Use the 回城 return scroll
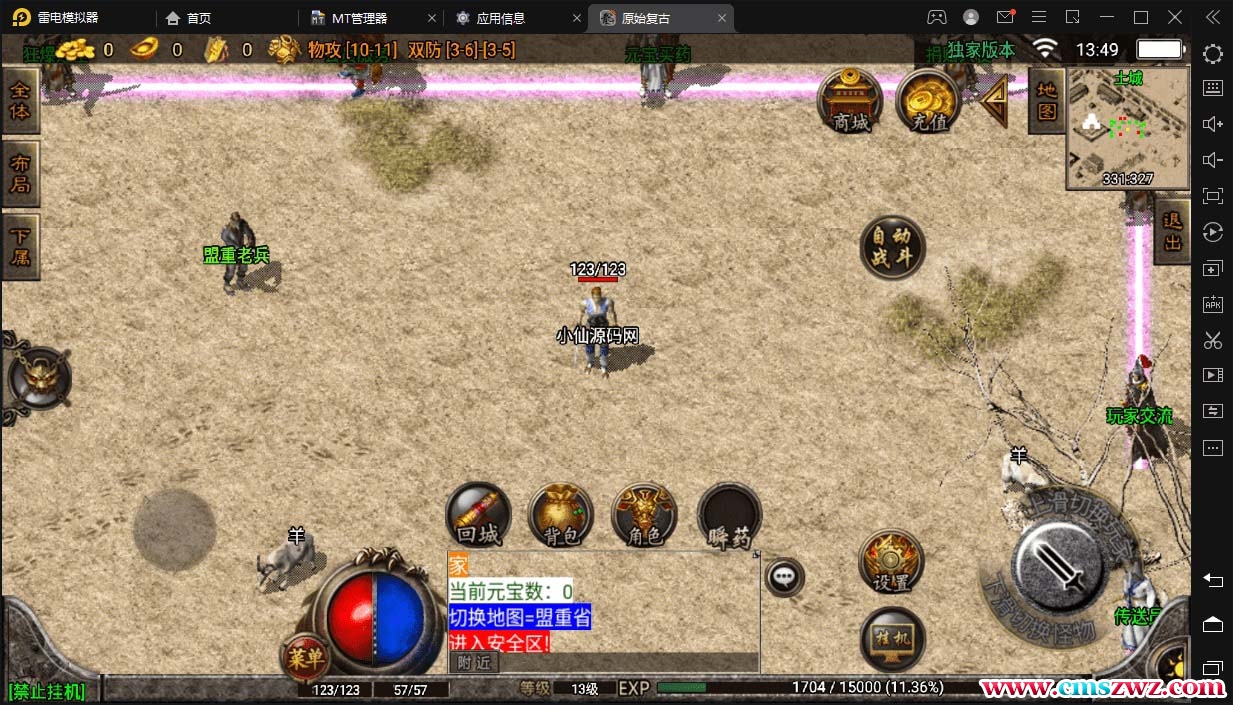The height and width of the screenshot is (705, 1233). coord(478,515)
